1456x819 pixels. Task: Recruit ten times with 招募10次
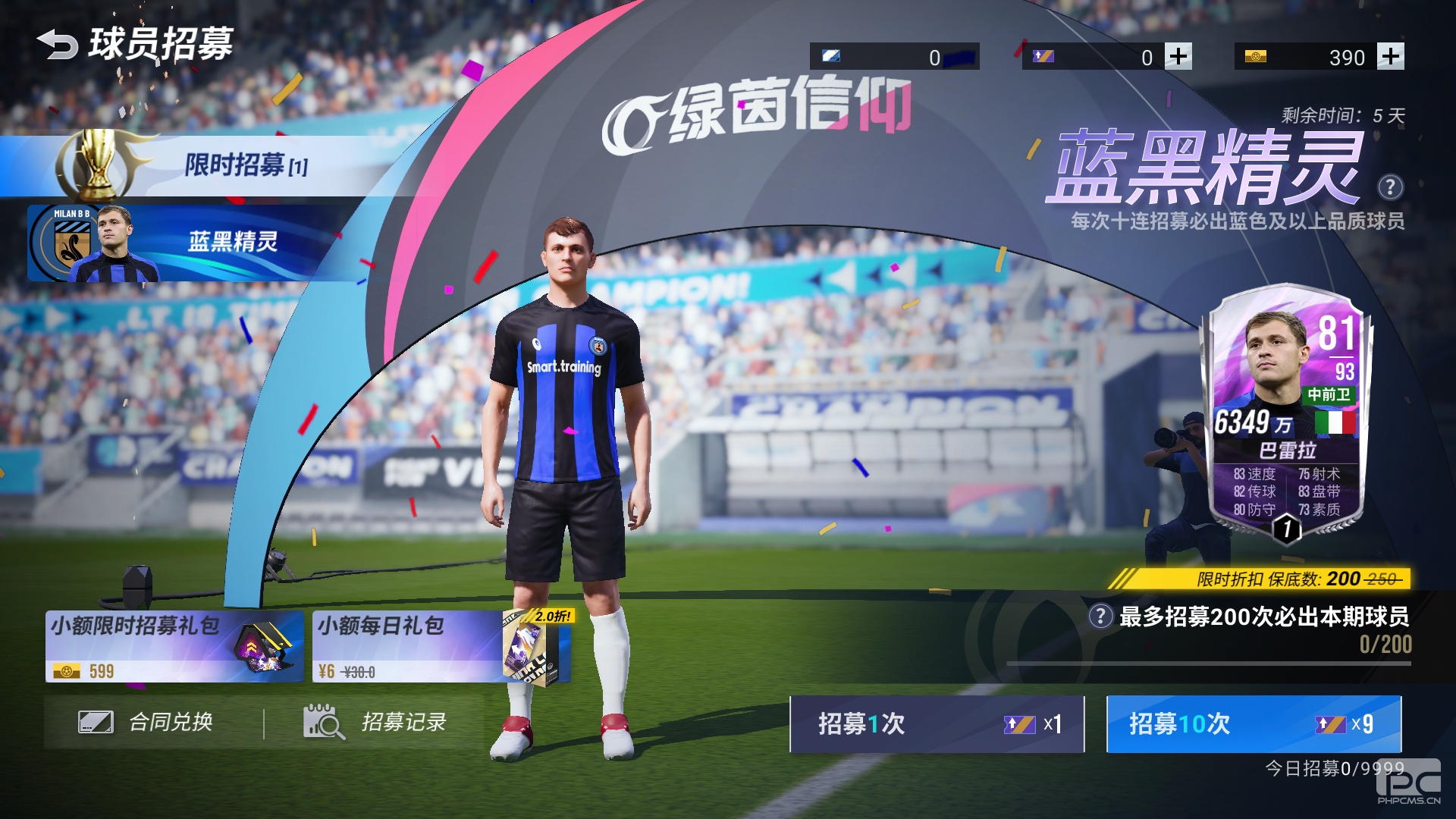1253,724
